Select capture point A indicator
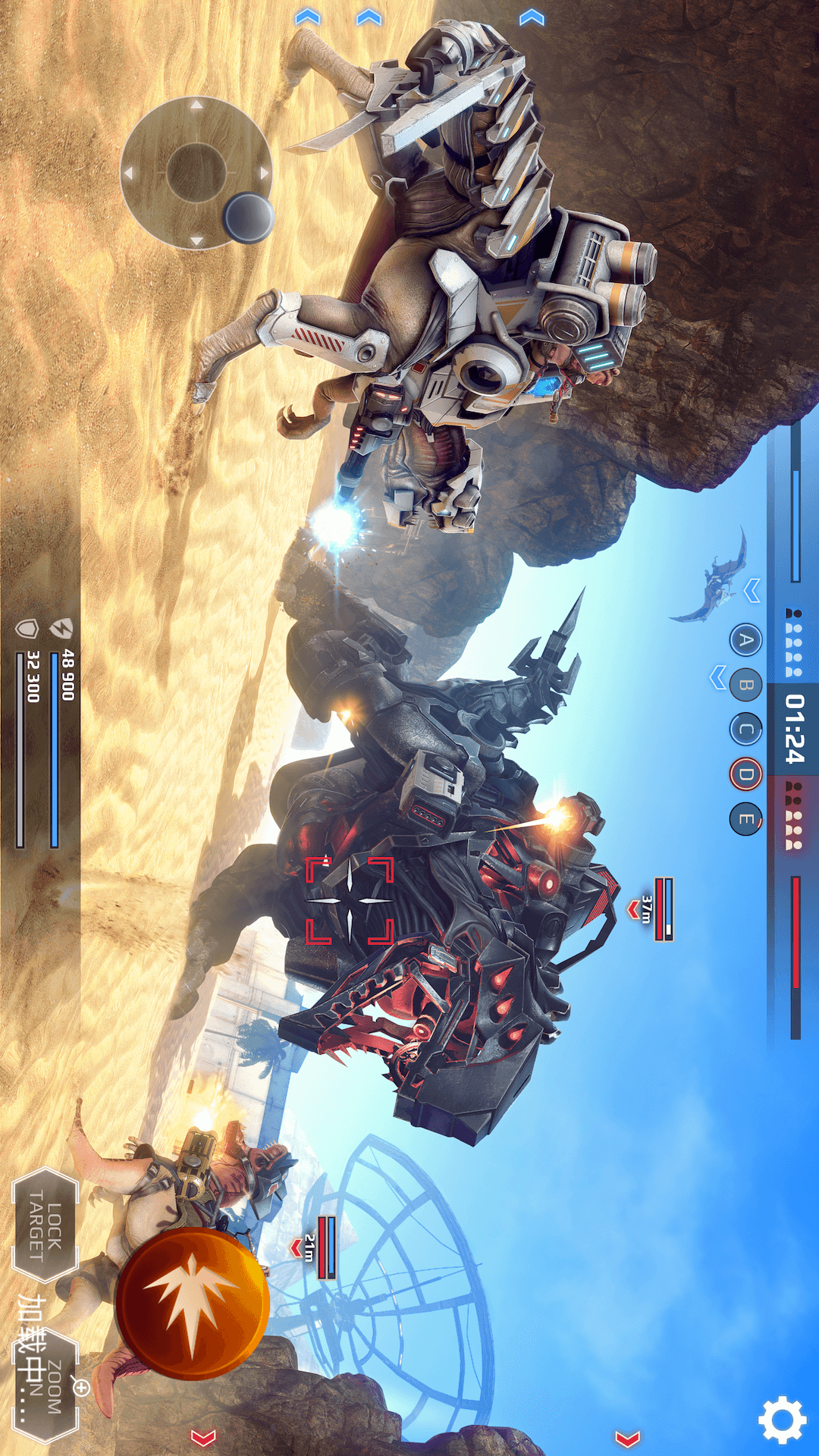This screenshot has width=819, height=1456. click(746, 641)
